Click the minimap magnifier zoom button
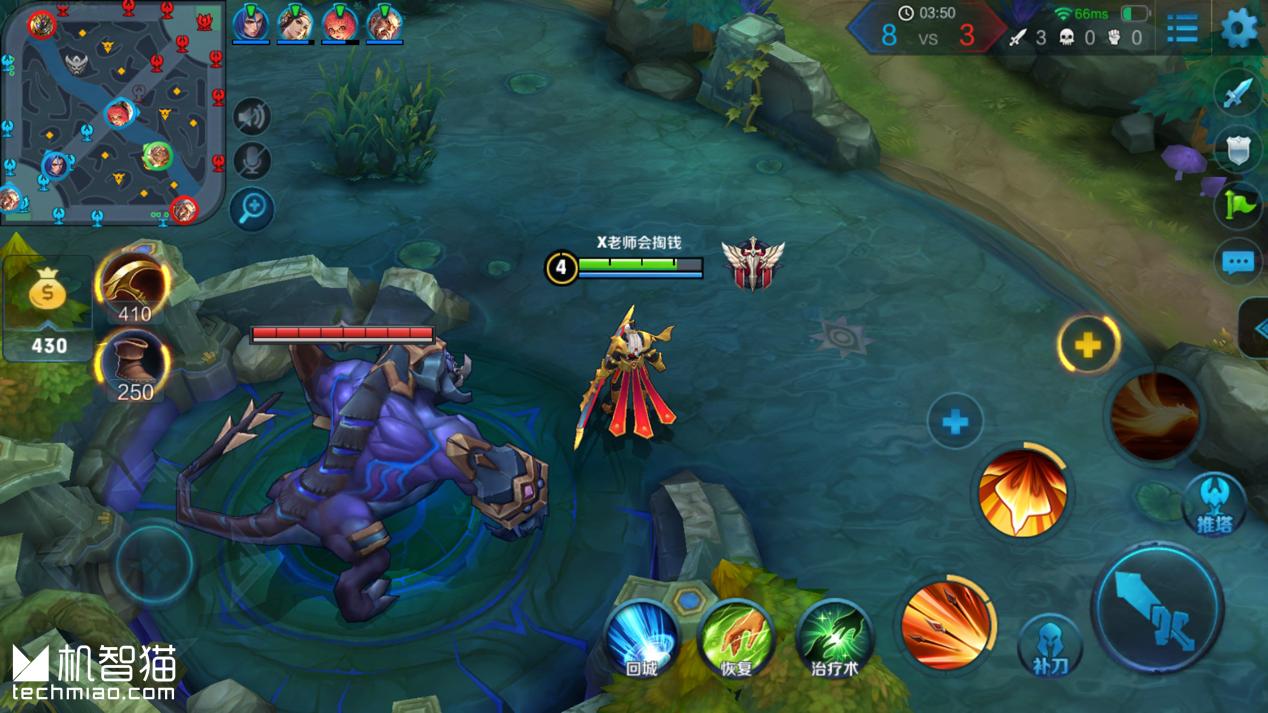1268x713 pixels. click(x=252, y=208)
